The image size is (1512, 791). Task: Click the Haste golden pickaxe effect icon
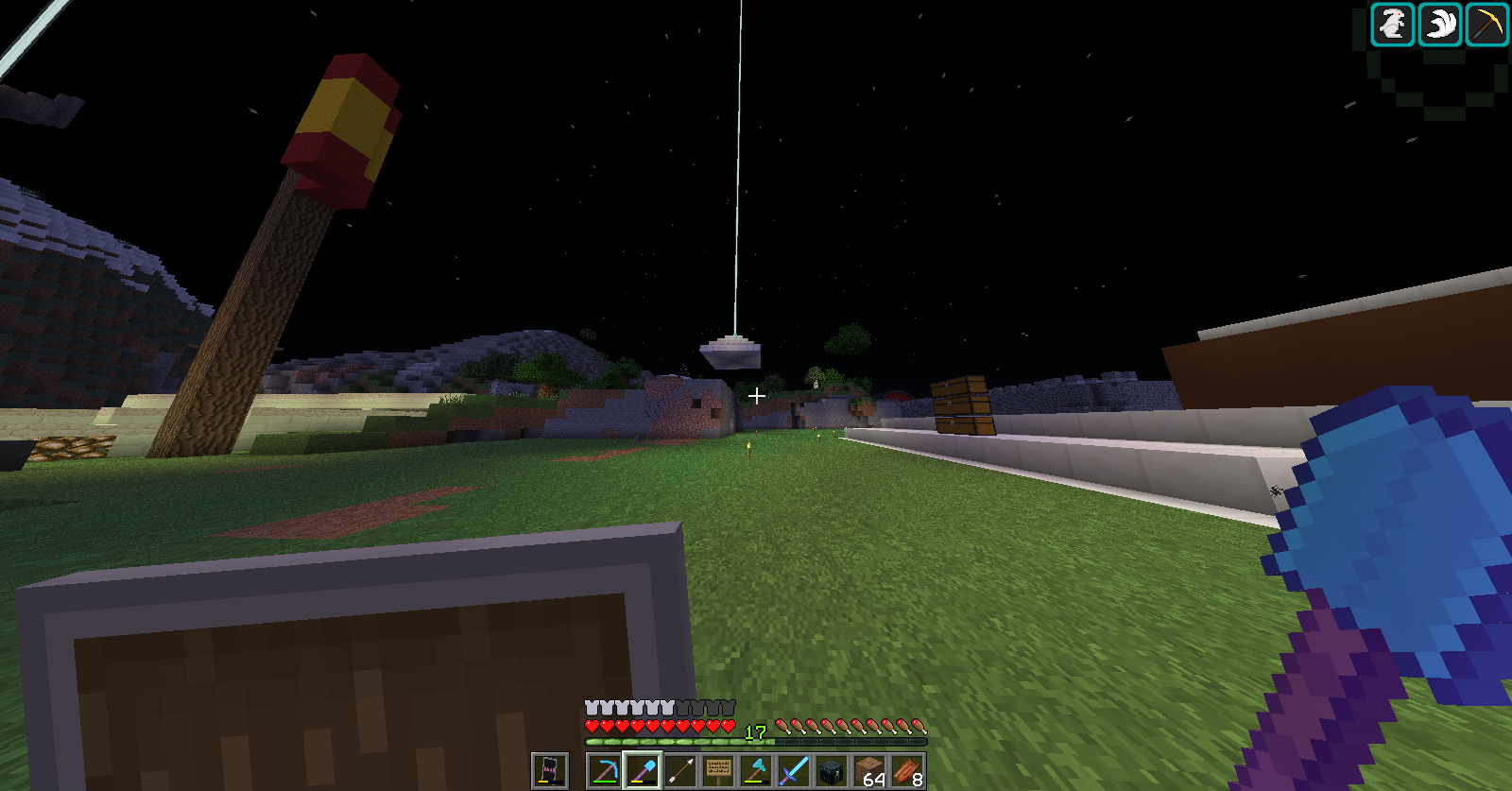click(1486, 25)
